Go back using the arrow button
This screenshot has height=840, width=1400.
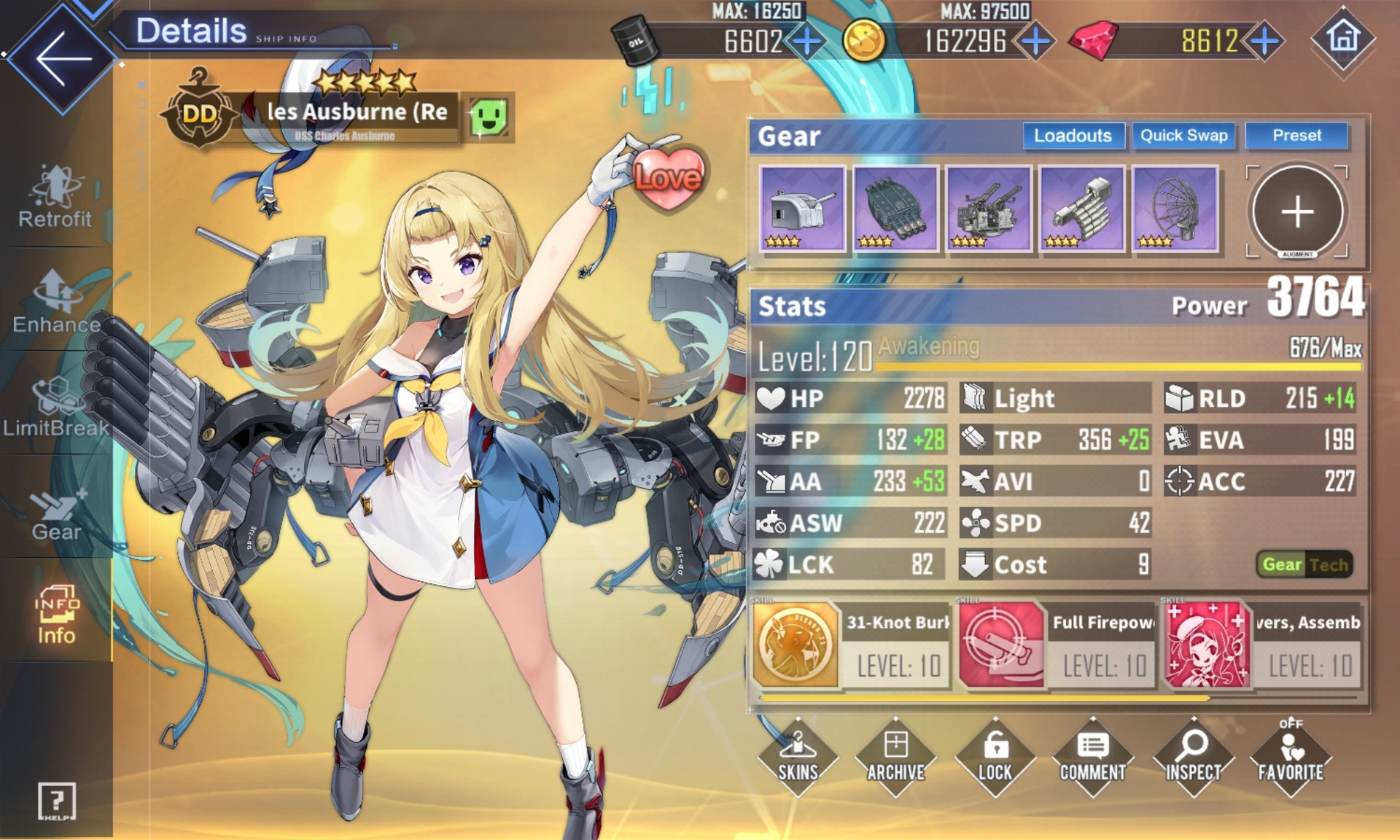click(x=62, y=58)
